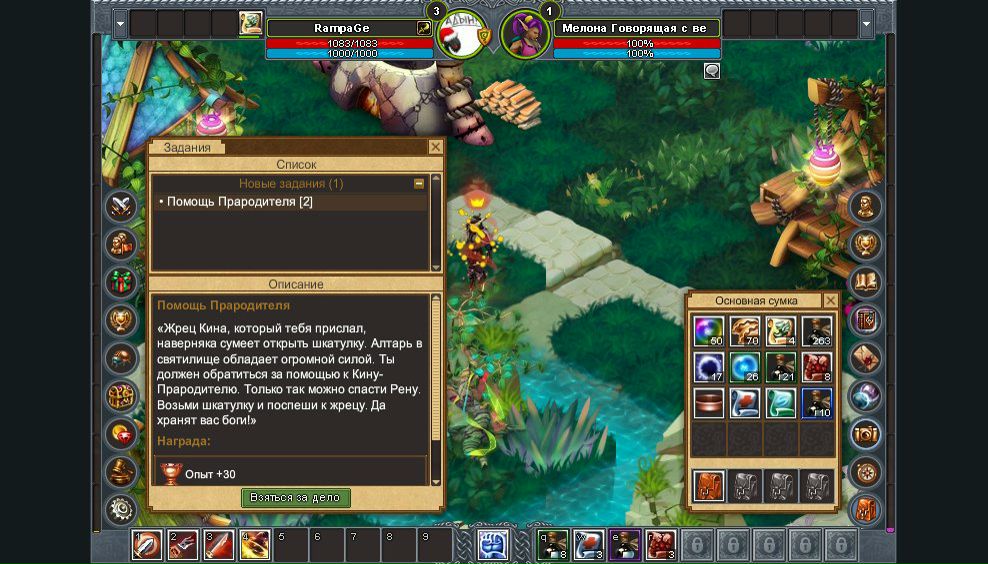Viewport: 988px width, 564px height.
Task: Collapse the "Новые задания (1)" group
Action: (x=419, y=184)
